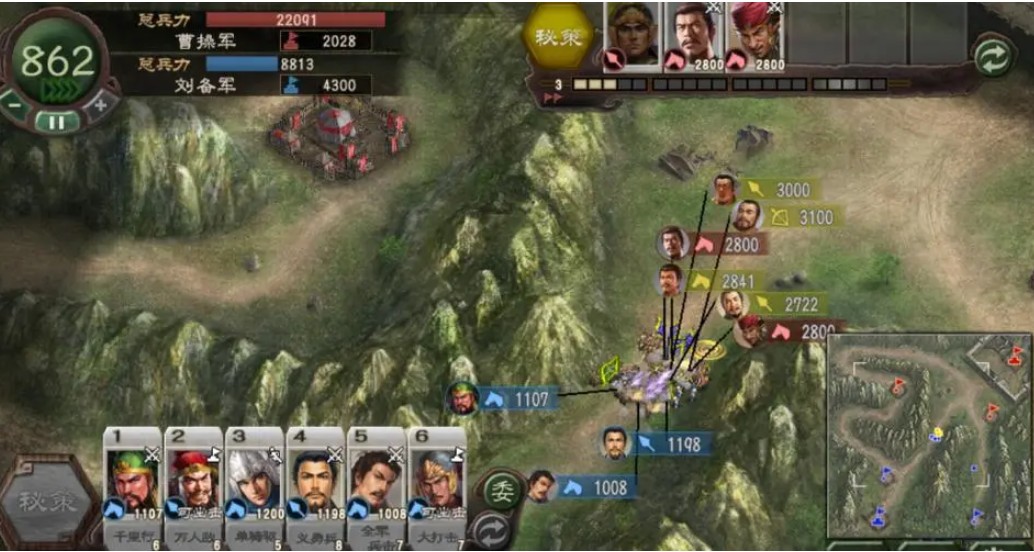Decrease battle speed with the minus button
The height and width of the screenshot is (552, 1034).
click(x=15, y=103)
